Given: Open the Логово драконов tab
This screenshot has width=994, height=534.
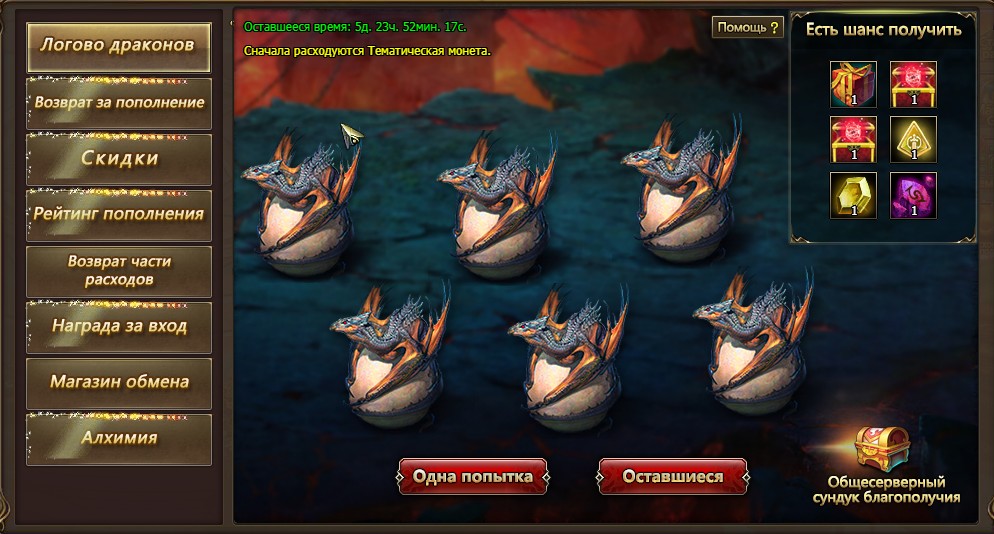Looking at the screenshot, I should tap(119, 47).
